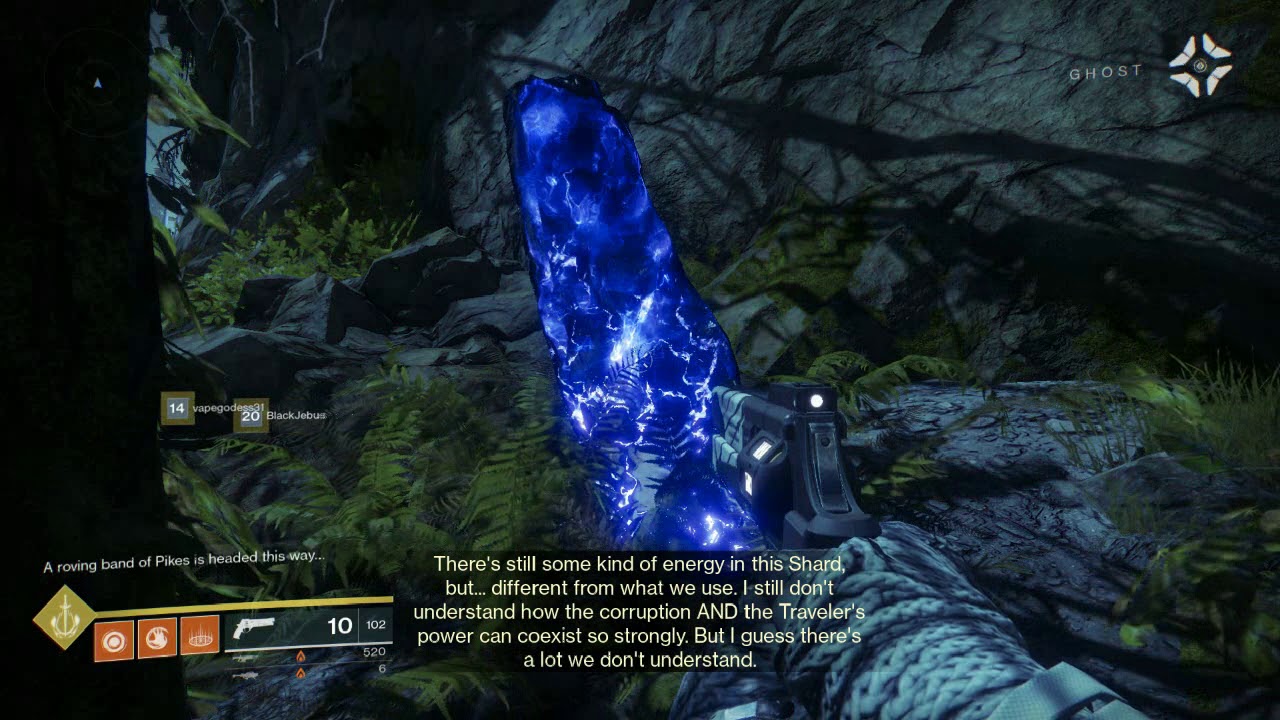Click the Ghost icon
The height and width of the screenshot is (720, 1280).
pos(1200,65)
